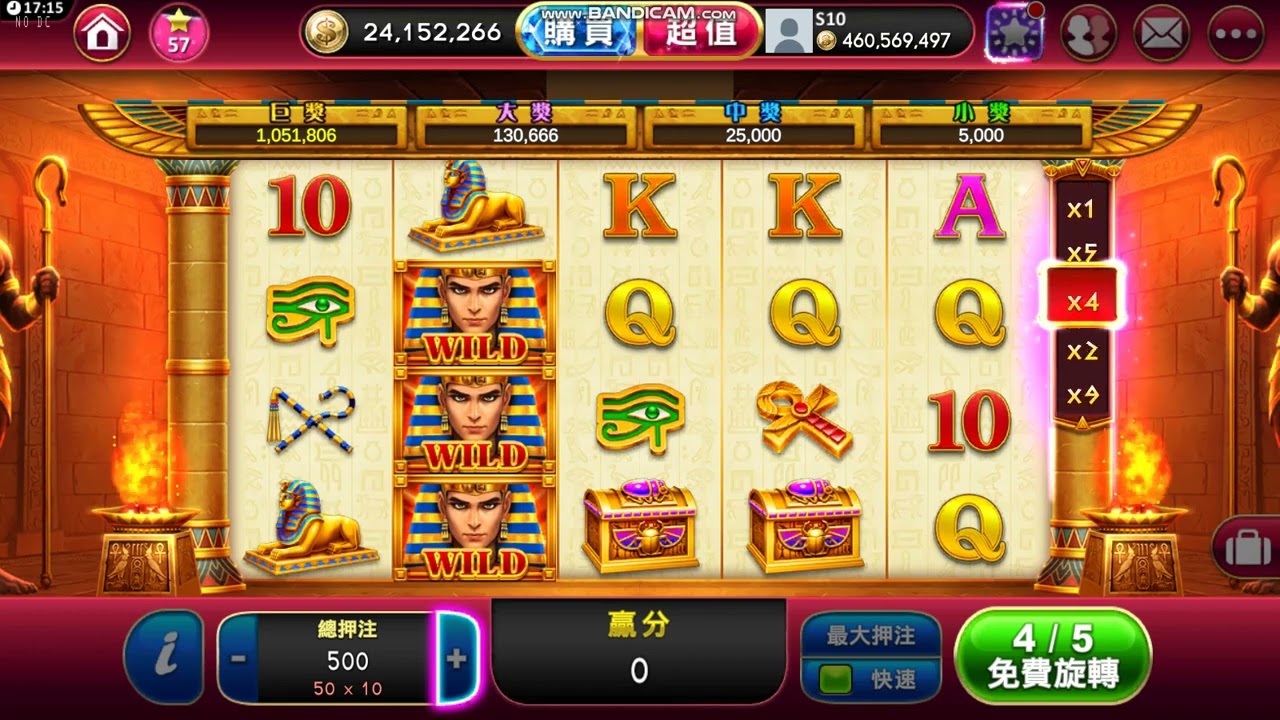Decrease the total bet with minus

[x=239, y=658]
